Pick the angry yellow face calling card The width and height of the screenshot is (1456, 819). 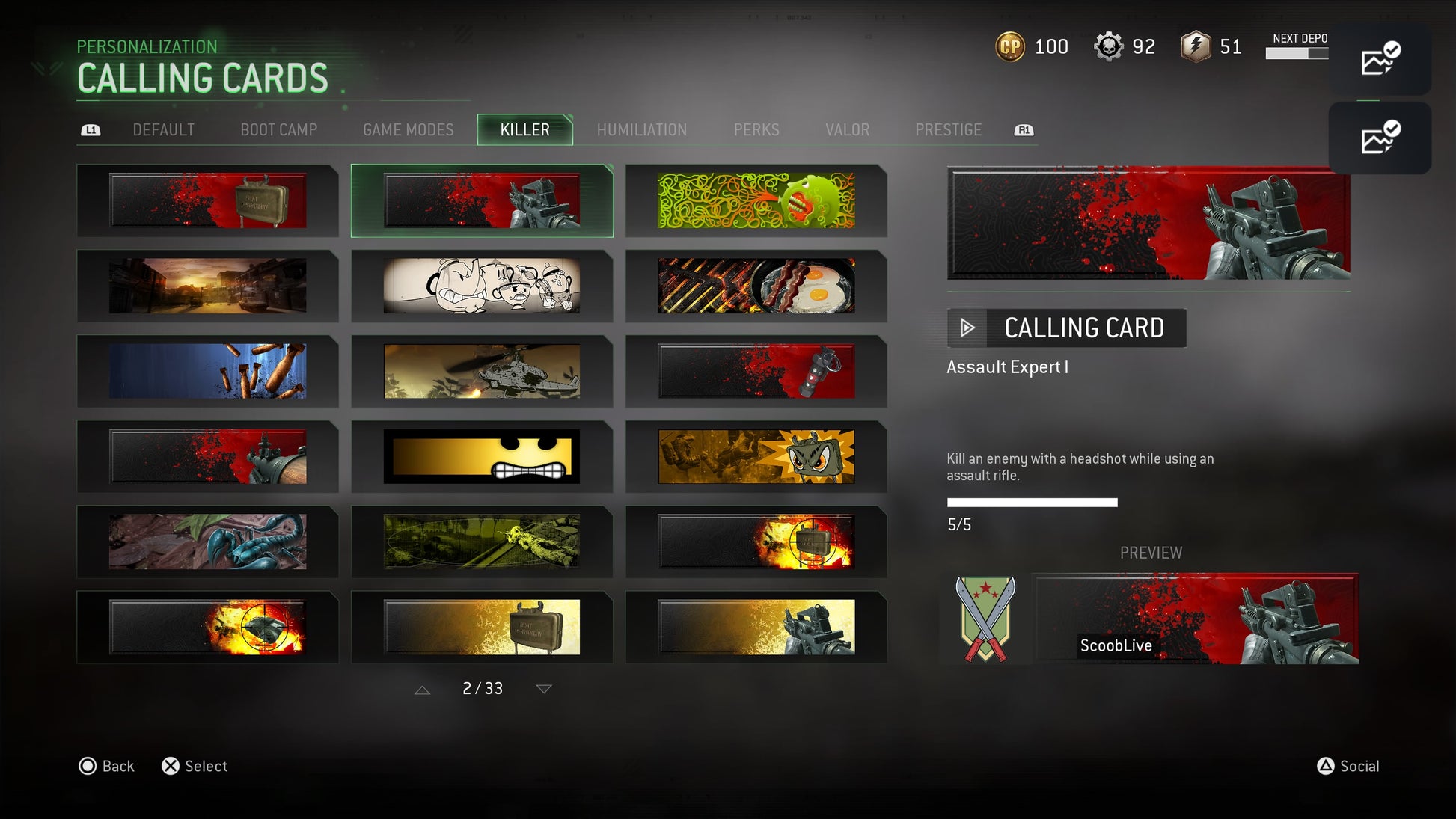click(481, 456)
